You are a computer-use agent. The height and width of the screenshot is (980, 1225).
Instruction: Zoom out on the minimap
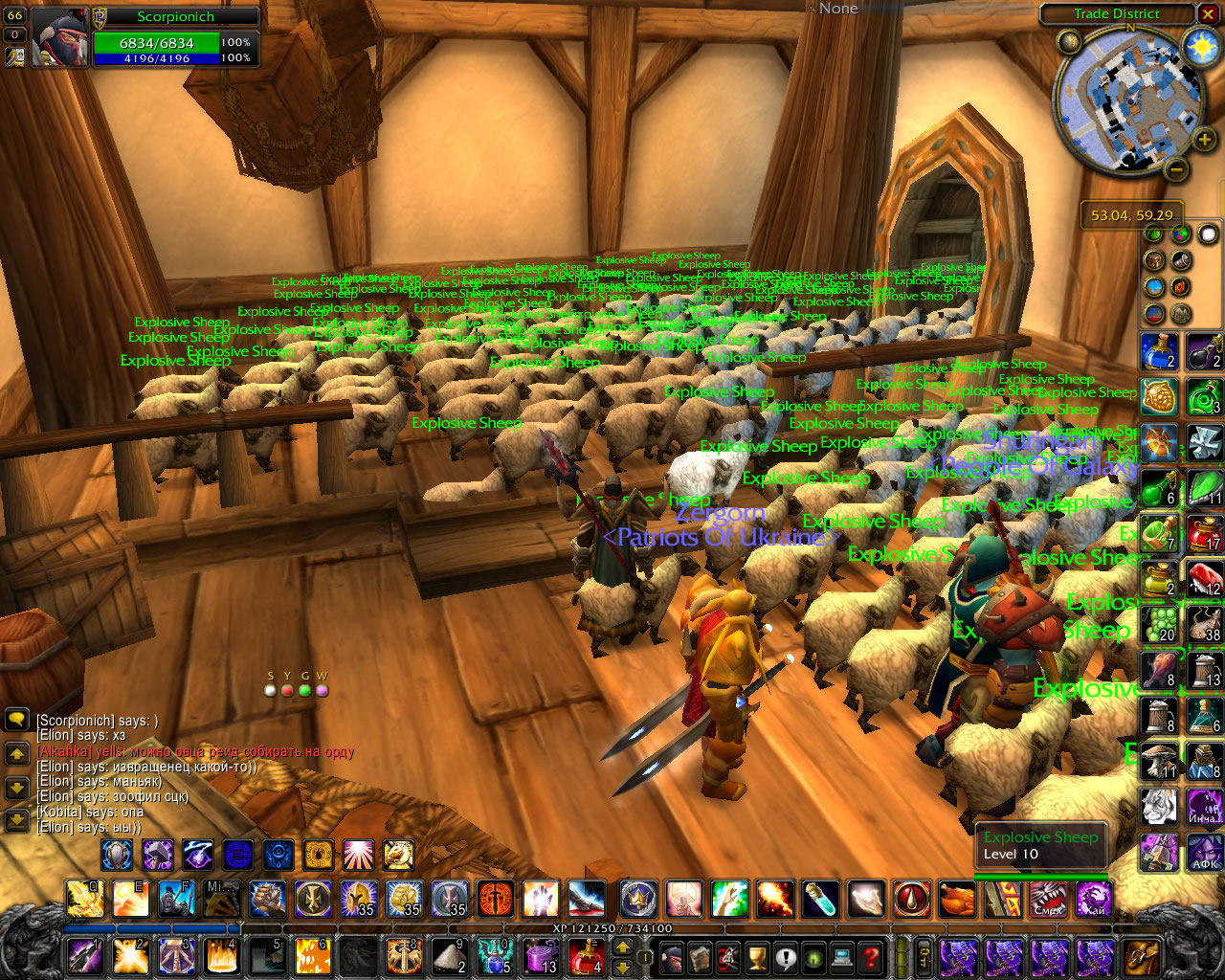click(1177, 170)
